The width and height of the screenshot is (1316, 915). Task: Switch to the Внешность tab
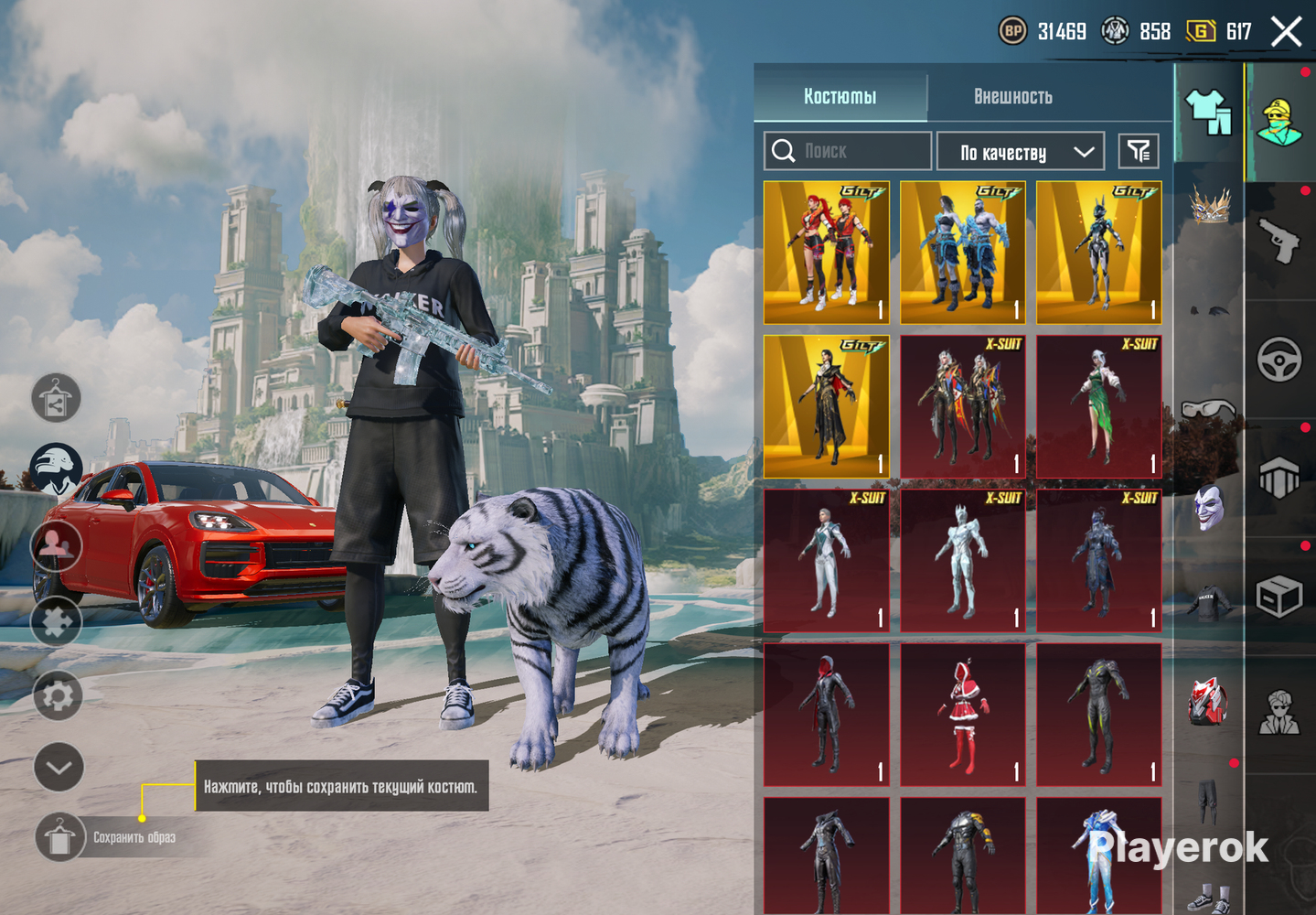pos(1012,96)
